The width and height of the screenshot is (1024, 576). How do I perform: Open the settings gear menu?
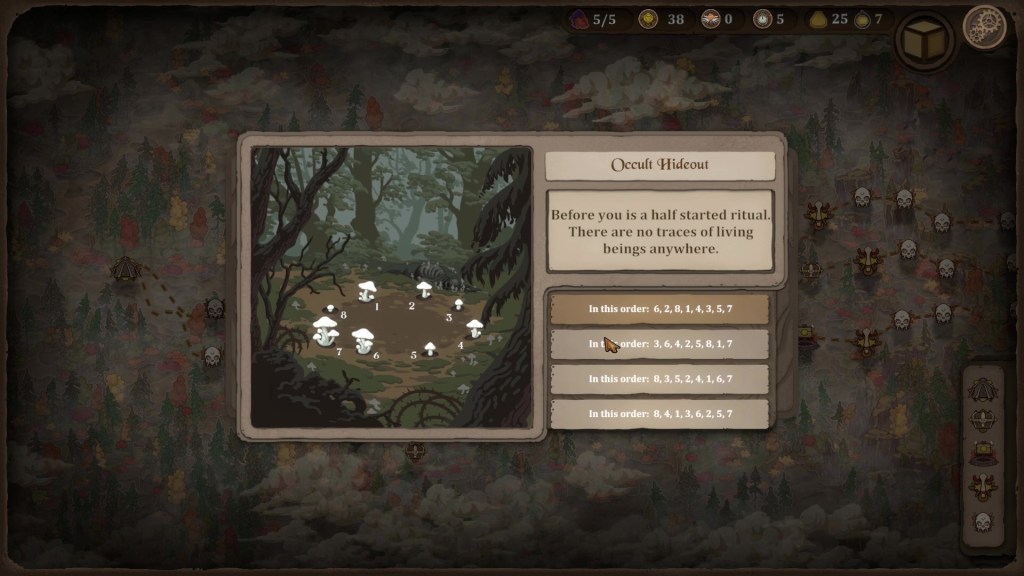pos(984,26)
